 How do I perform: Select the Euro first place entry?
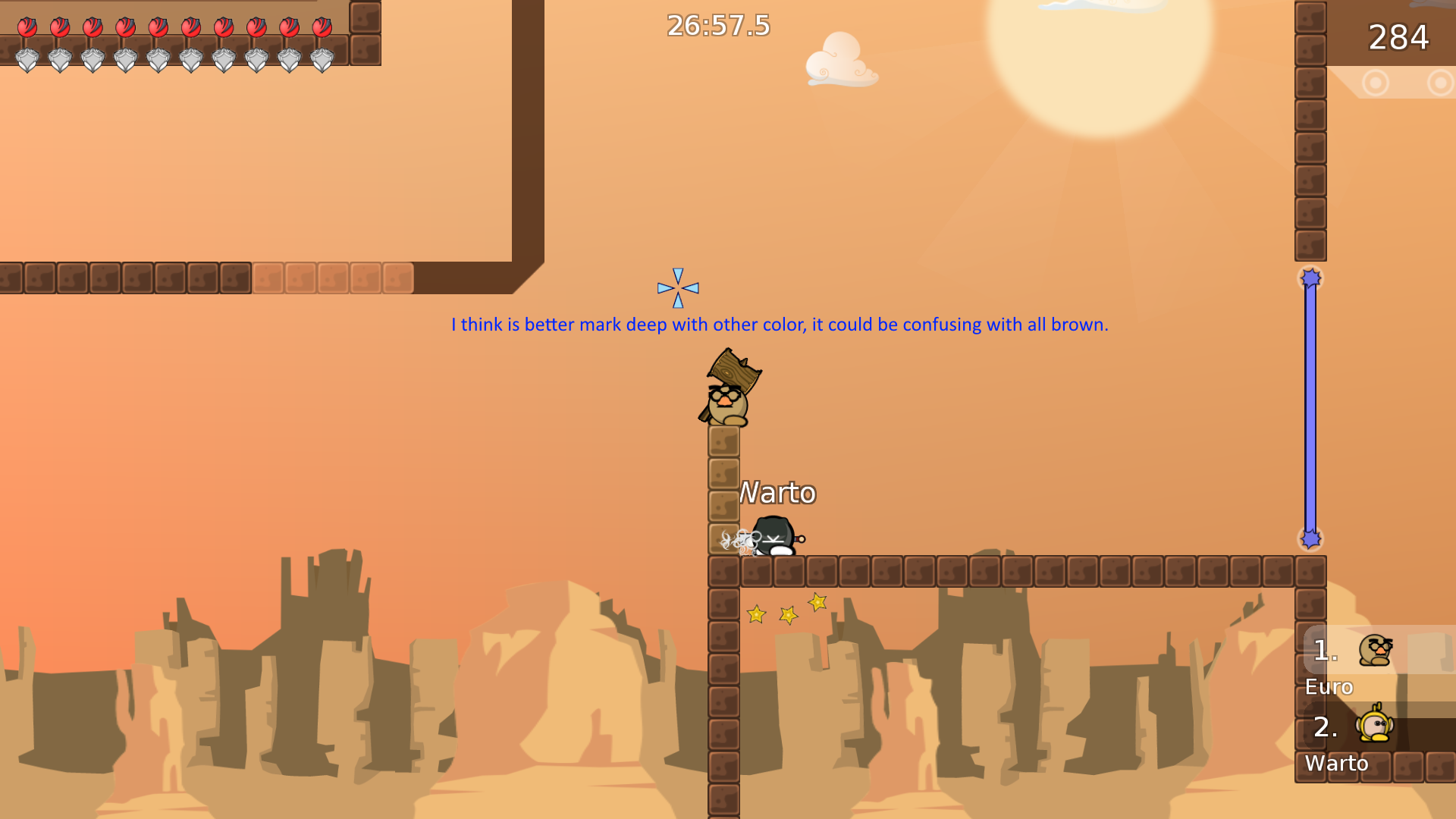click(1328, 686)
